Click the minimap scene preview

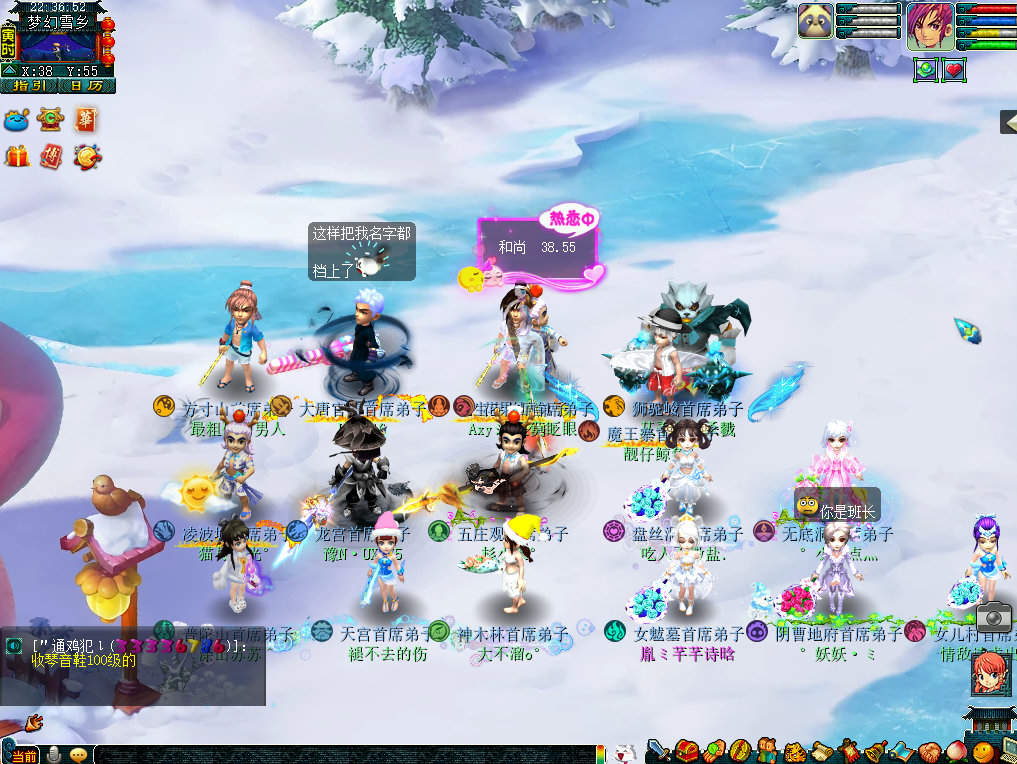(x=58, y=44)
